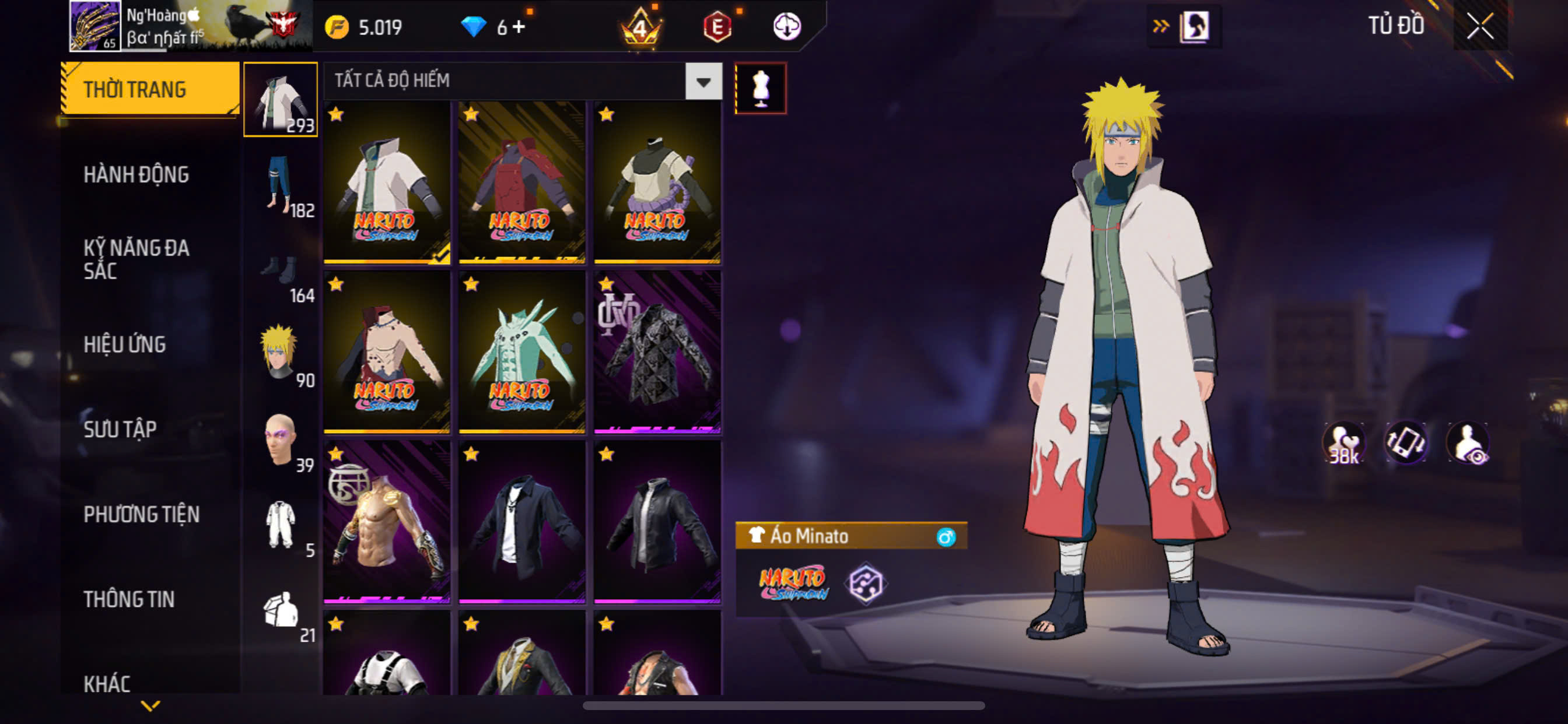
Task: Select the black patterned jacket item
Action: click(x=657, y=352)
